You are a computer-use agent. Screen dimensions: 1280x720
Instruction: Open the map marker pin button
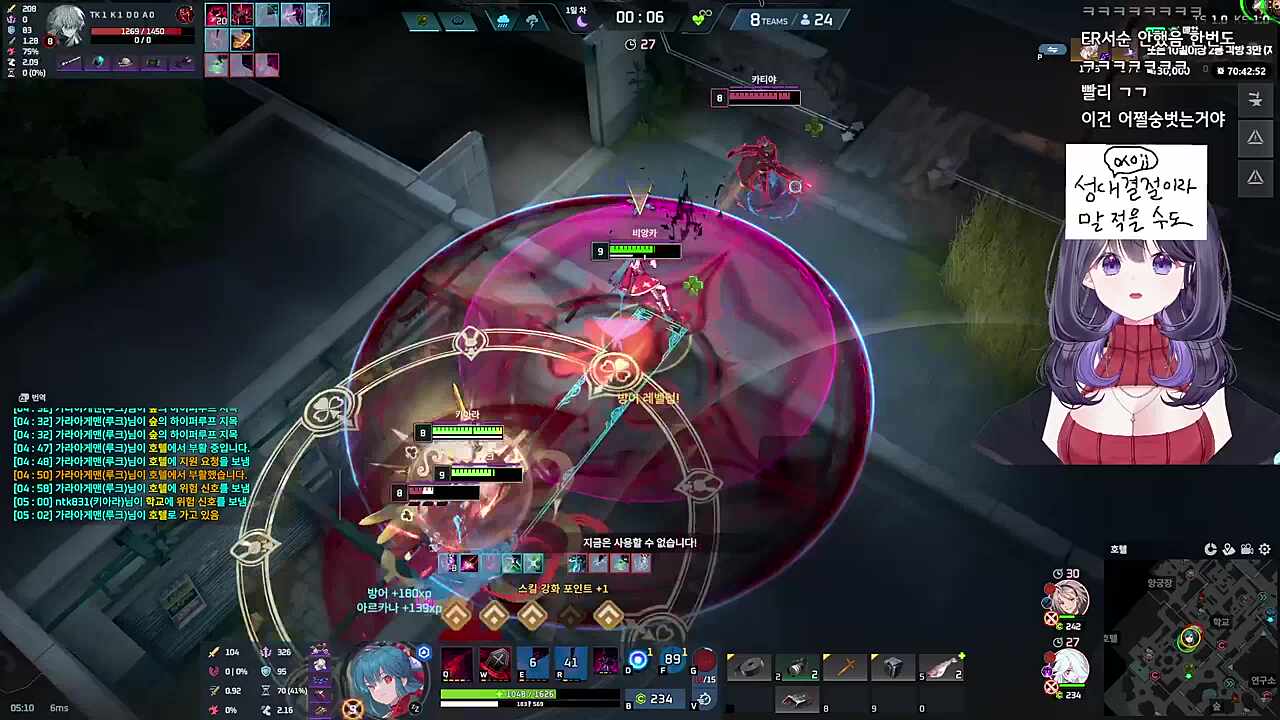[1228, 549]
